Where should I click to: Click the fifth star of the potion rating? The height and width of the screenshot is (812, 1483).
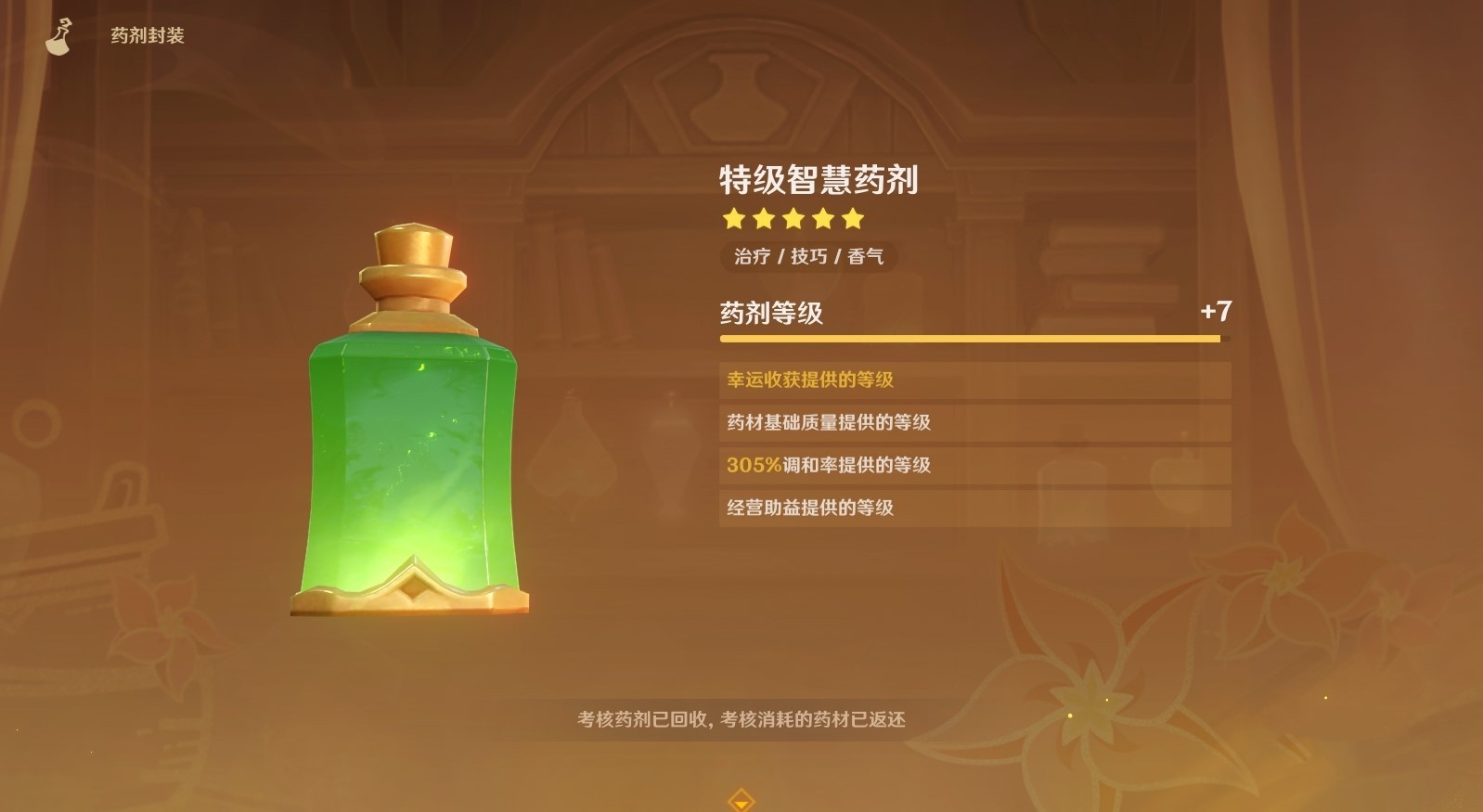pos(852,220)
